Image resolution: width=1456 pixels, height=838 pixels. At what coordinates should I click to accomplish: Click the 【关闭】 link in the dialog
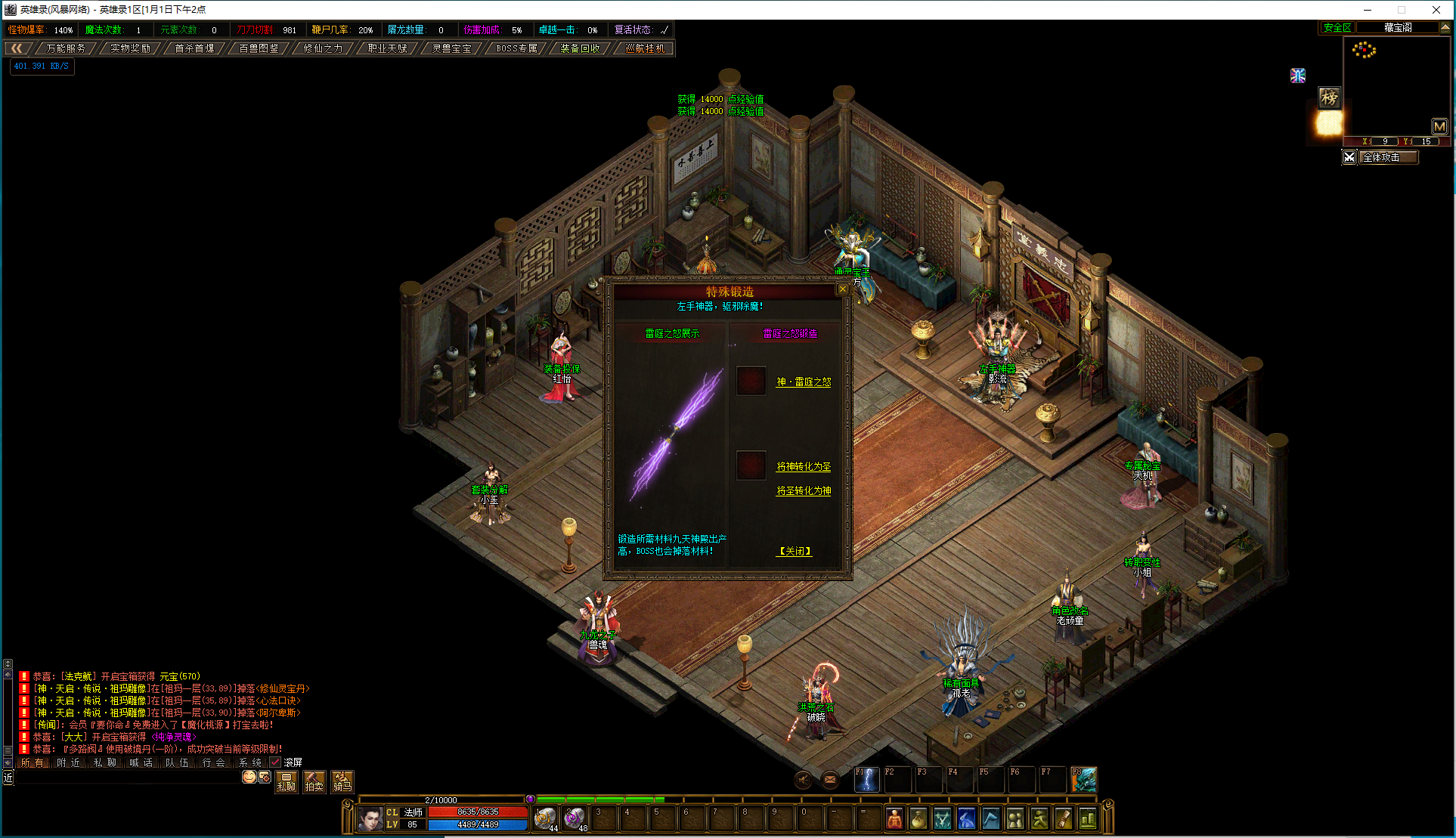tap(795, 552)
